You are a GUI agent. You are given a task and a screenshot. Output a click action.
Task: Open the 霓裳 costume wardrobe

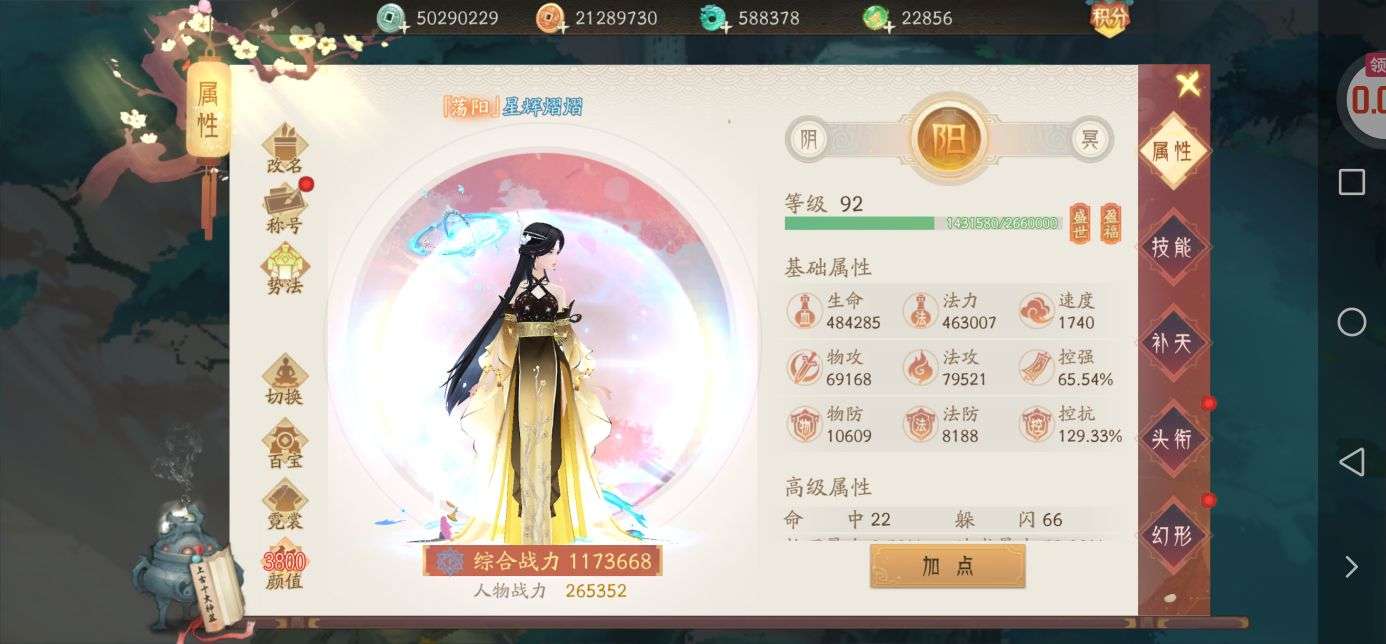click(x=284, y=505)
